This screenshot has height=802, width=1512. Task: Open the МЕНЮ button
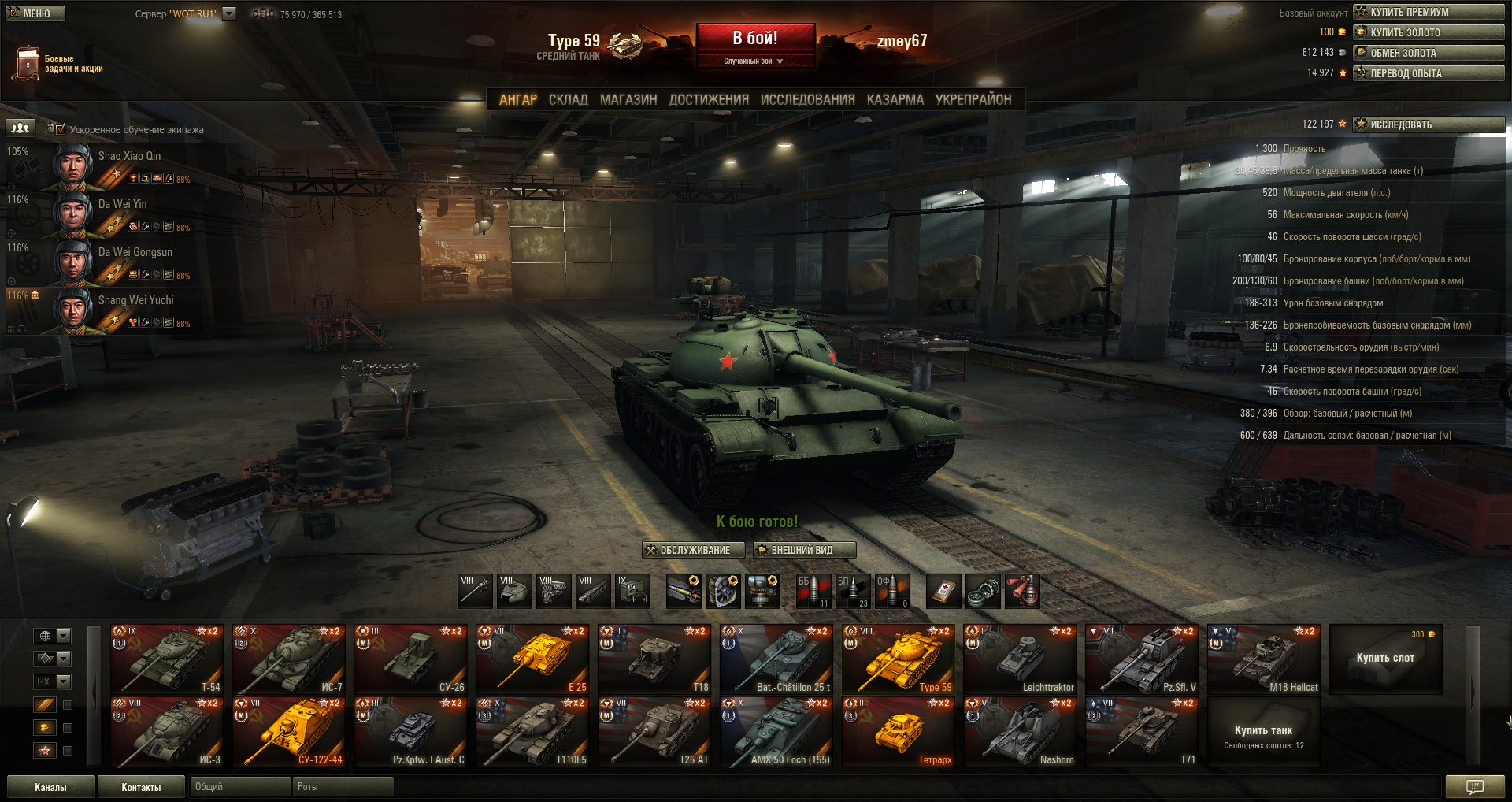(x=35, y=13)
